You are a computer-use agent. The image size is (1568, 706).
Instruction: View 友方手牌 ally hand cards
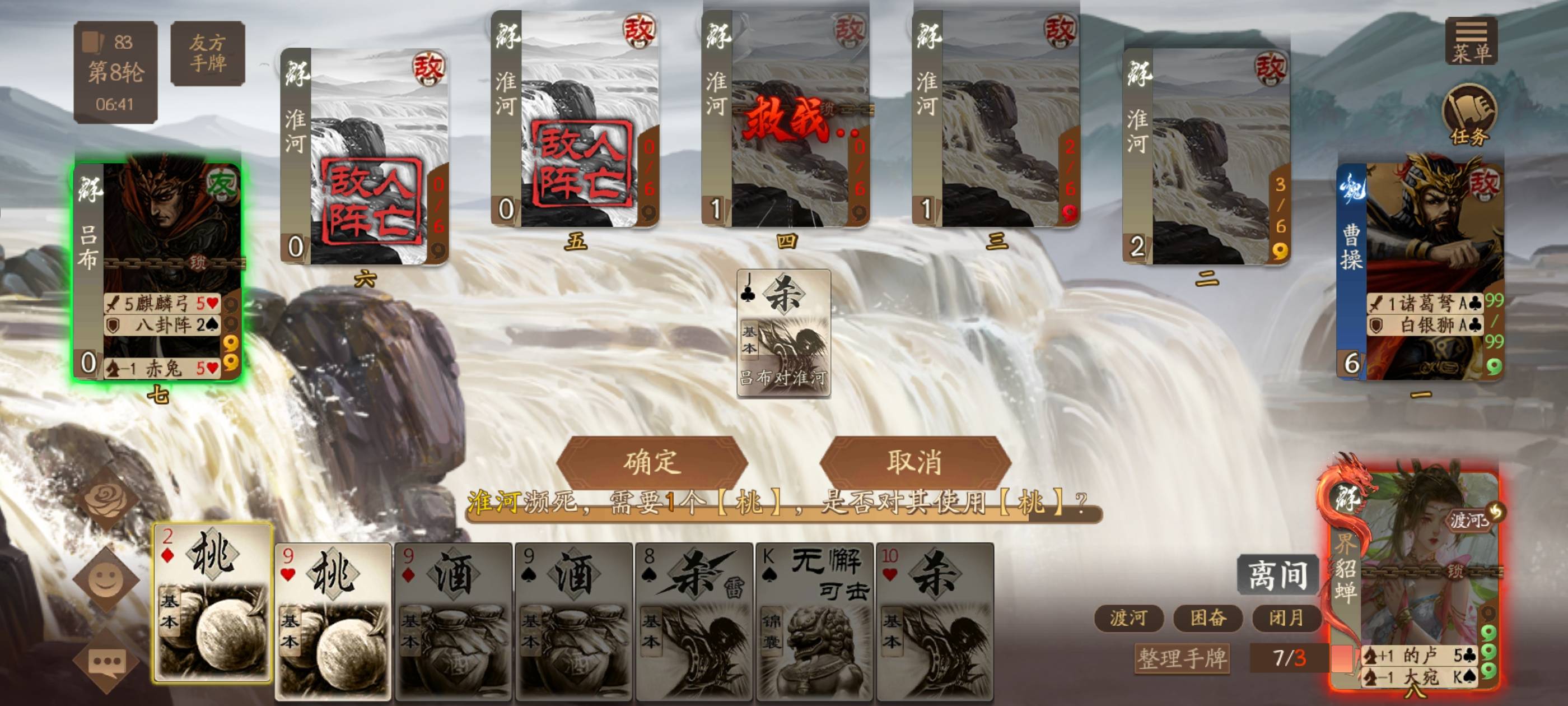[x=208, y=53]
